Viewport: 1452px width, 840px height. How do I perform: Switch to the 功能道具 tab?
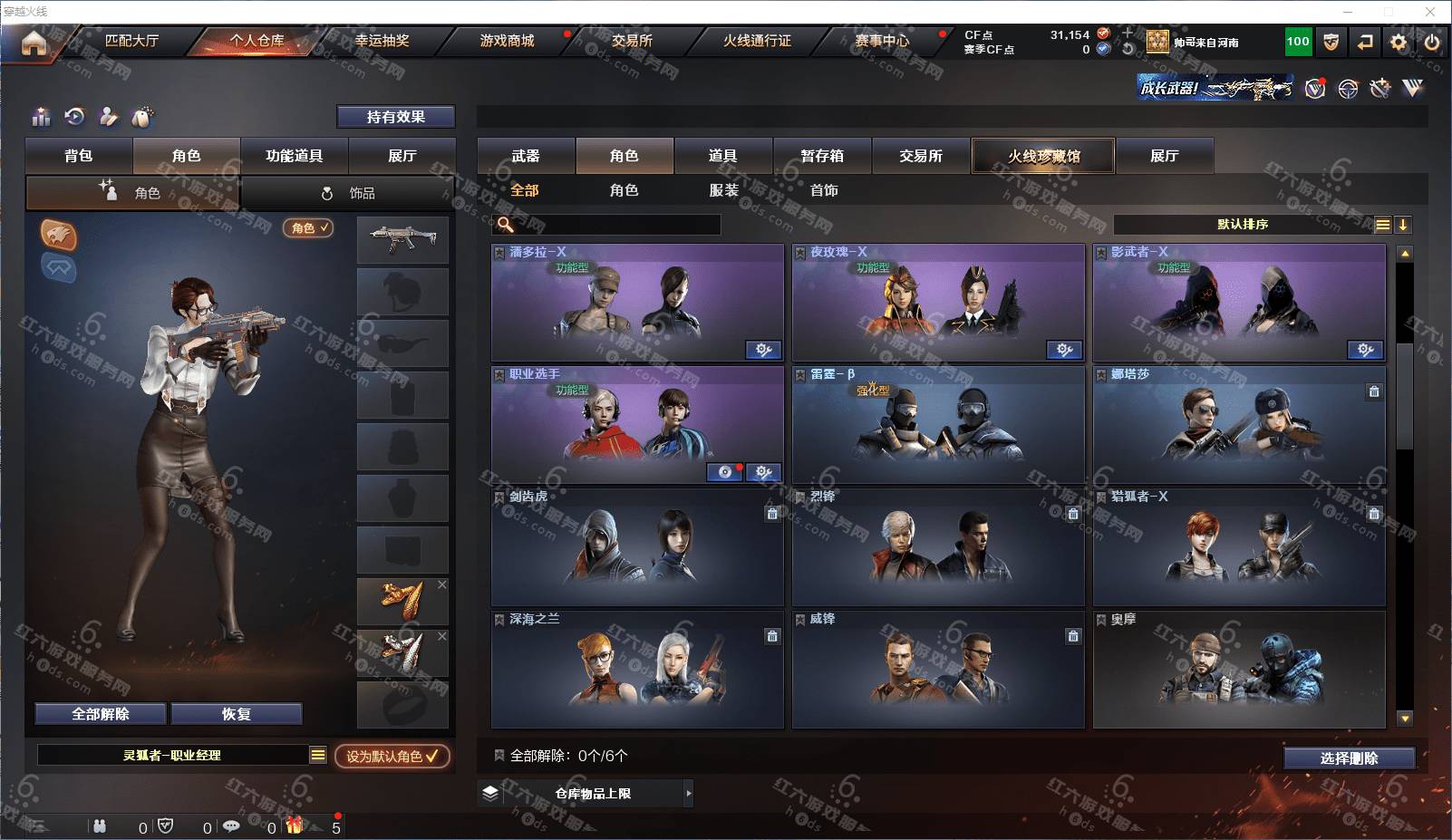[294, 156]
